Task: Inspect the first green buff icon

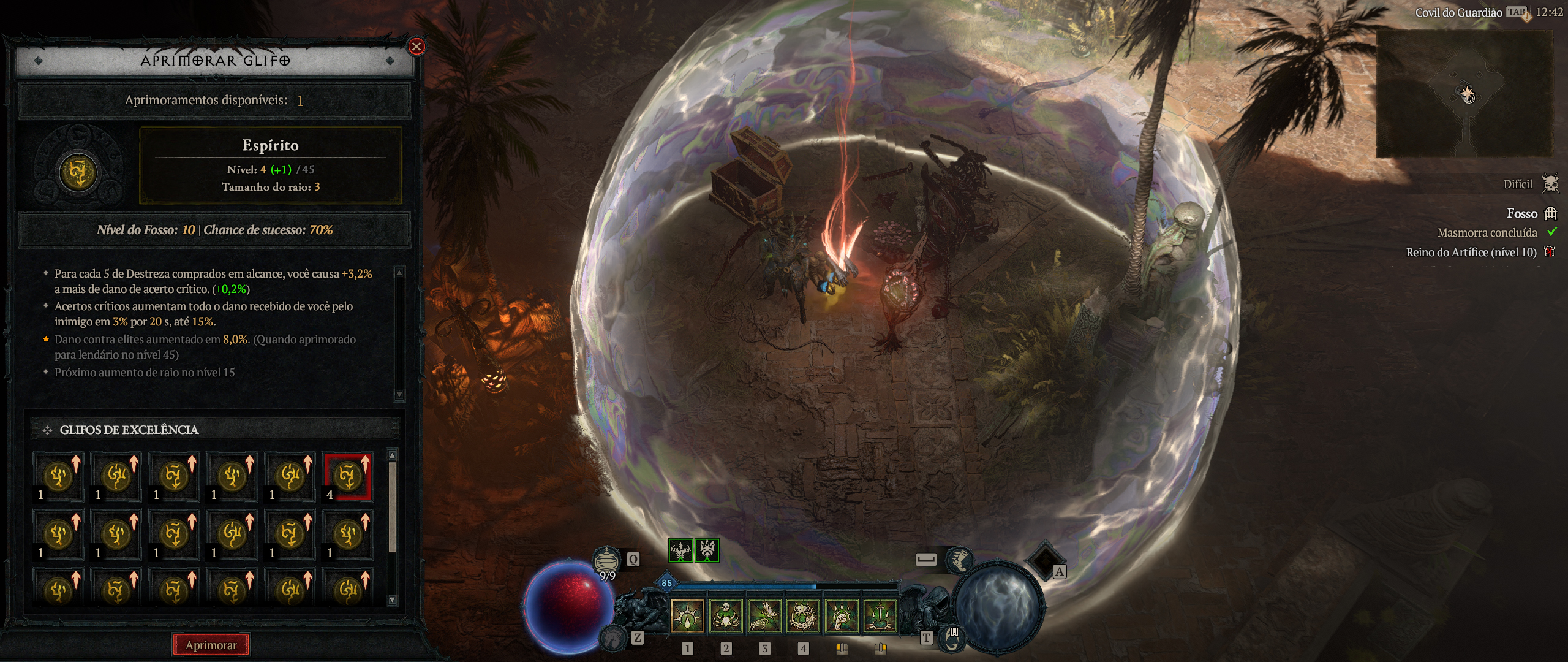Action: click(680, 550)
